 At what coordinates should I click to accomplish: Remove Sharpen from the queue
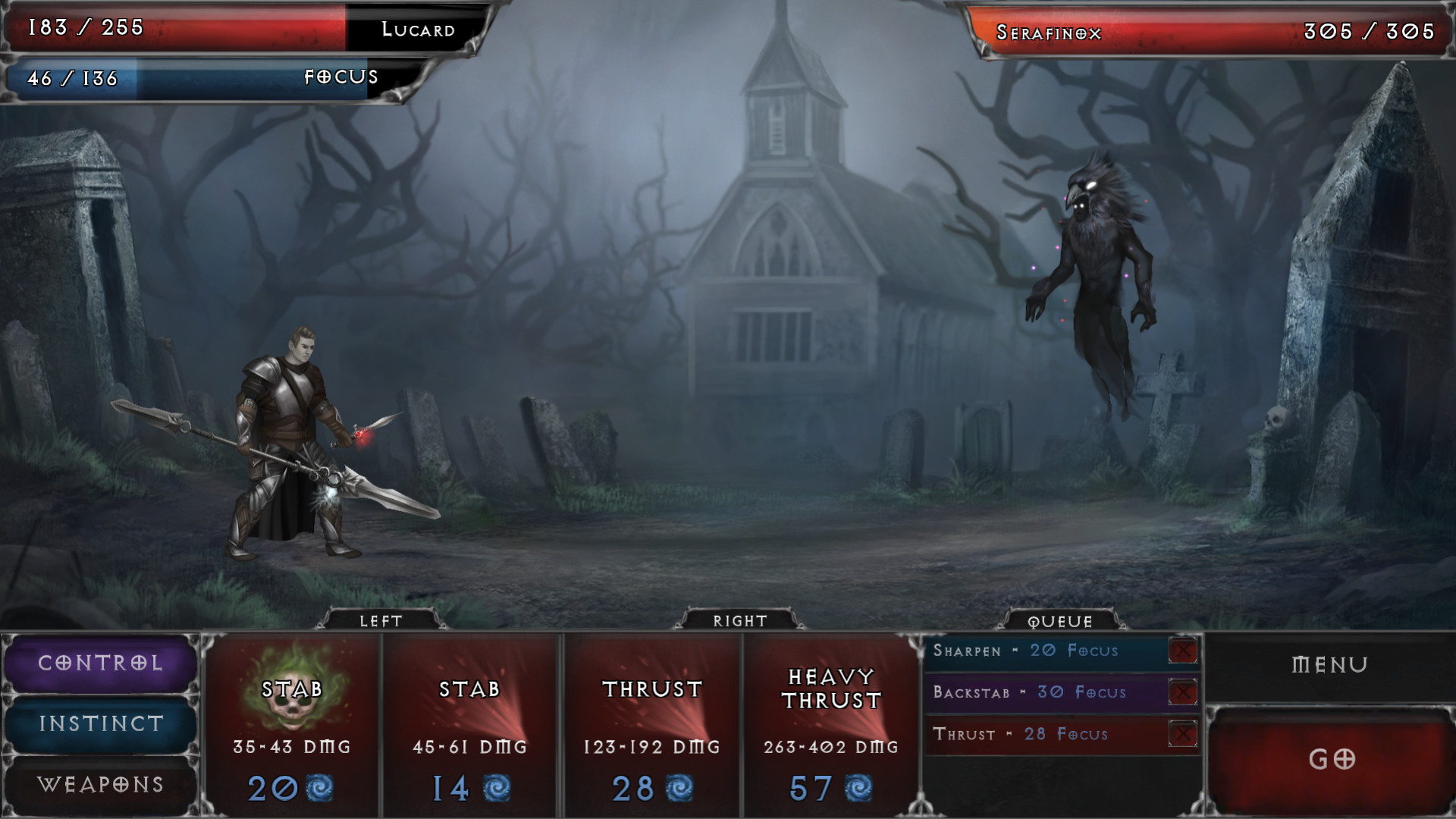(x=1182, y=651)
